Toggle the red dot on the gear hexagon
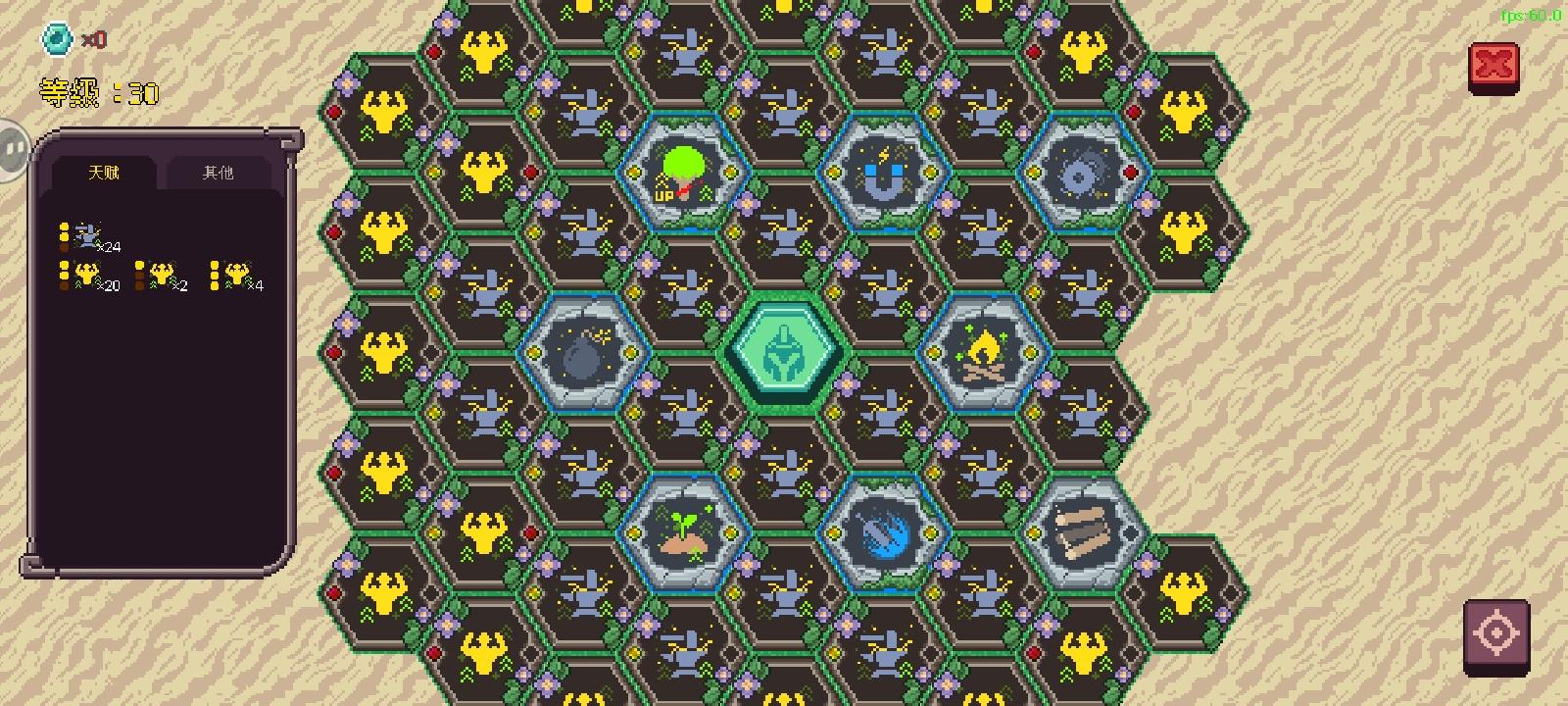The image size is (1568, 706). pos(1129,173)
